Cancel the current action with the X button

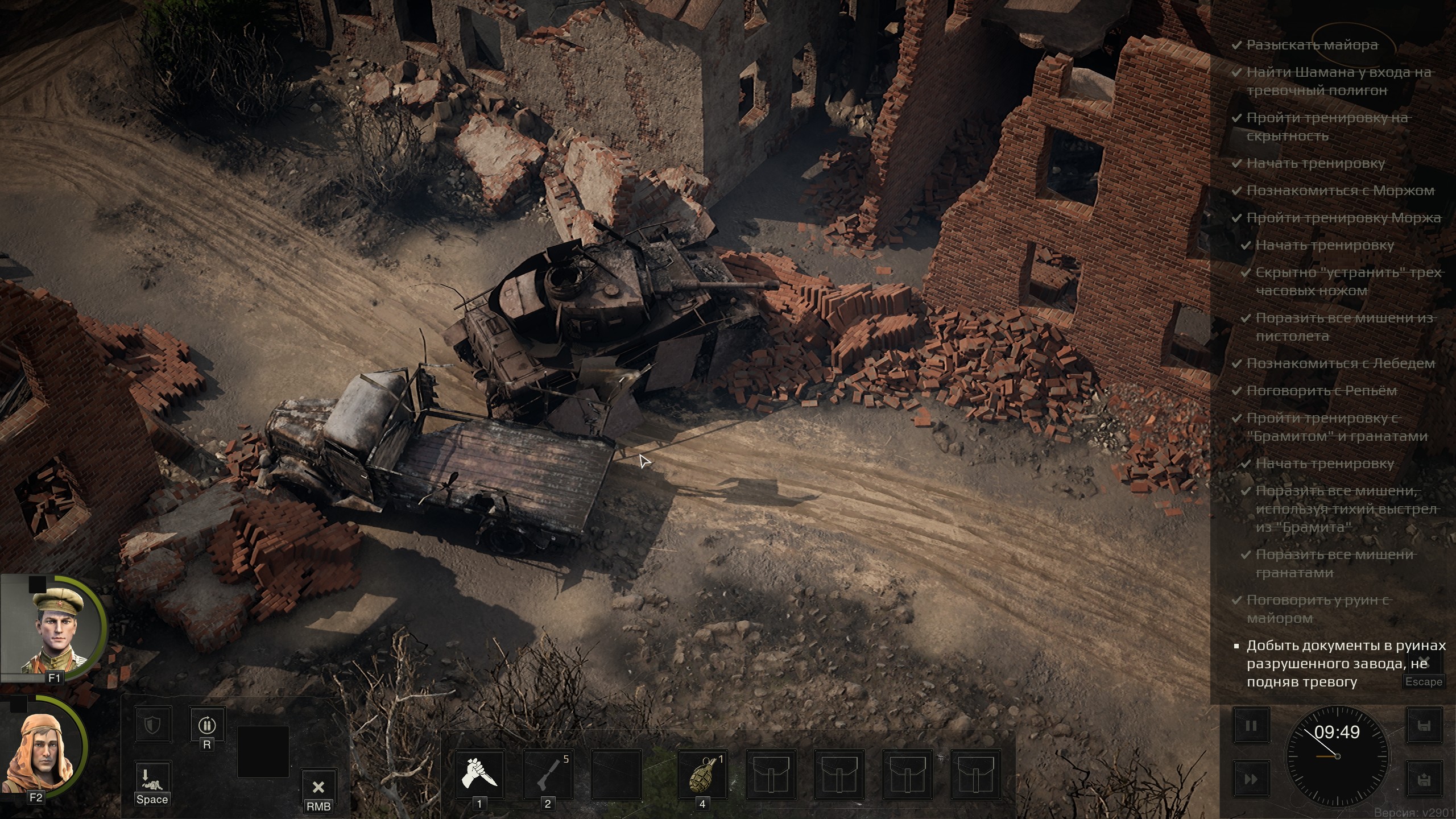point(318,788)
